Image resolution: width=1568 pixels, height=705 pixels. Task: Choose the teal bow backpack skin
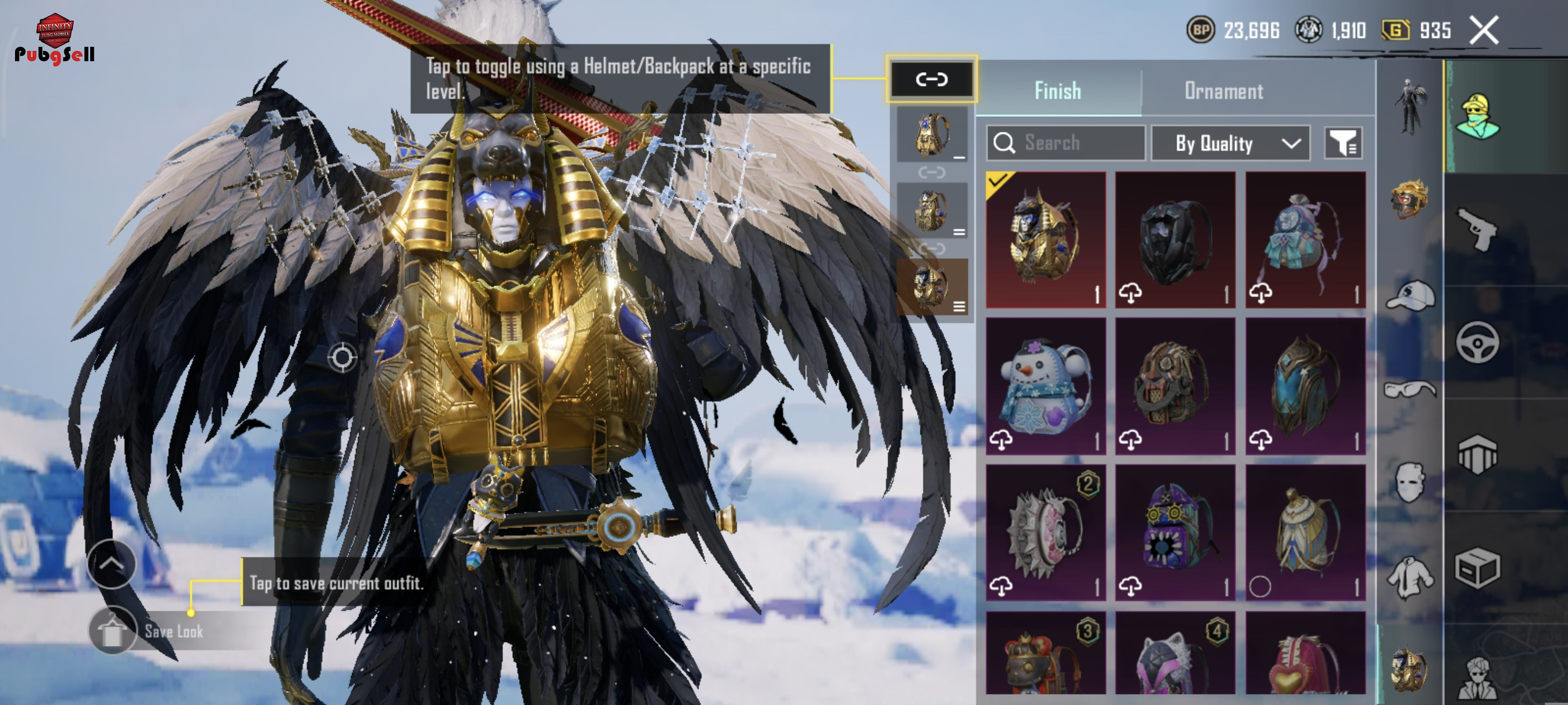1305,240
